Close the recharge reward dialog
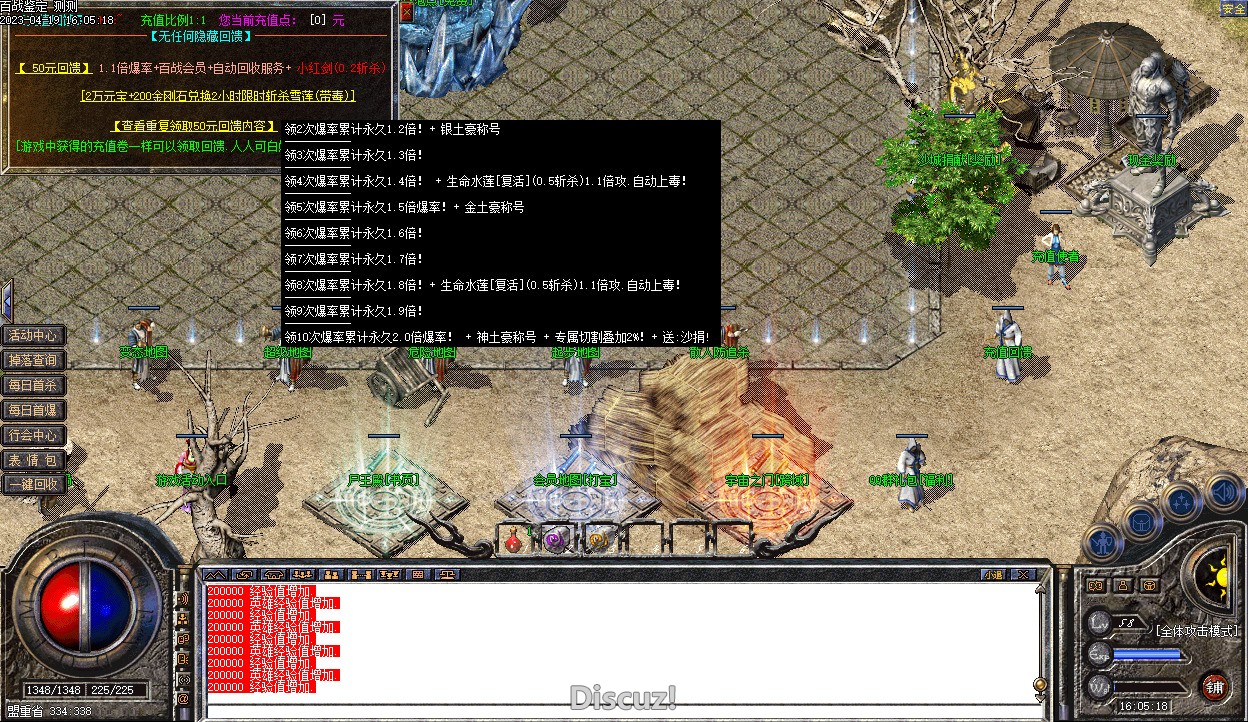This screenshot has height=722, width=1248. pyautogui.click(x=406, y=12)
